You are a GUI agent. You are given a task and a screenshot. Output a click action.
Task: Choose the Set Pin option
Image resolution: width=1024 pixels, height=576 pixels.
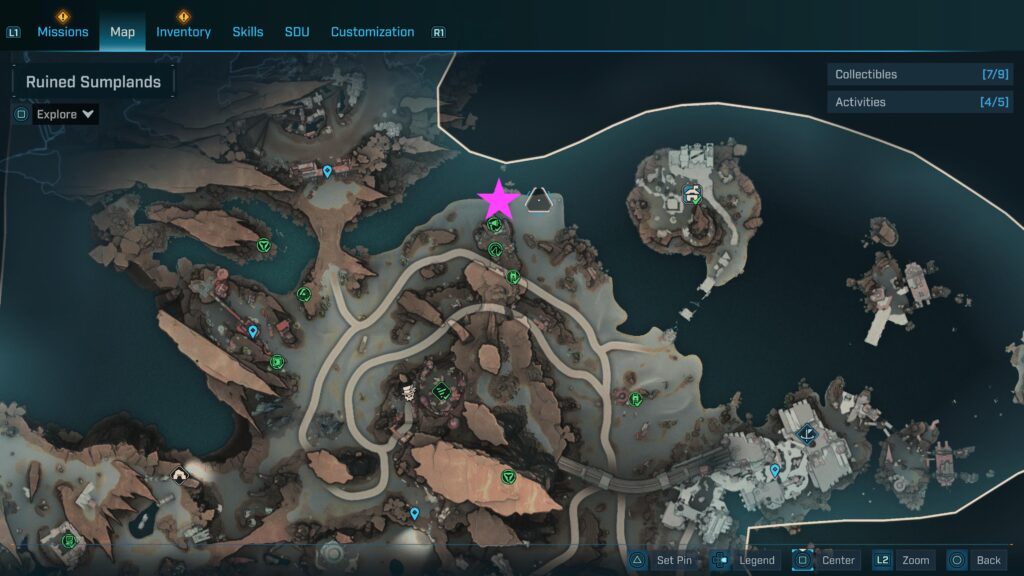662,560
